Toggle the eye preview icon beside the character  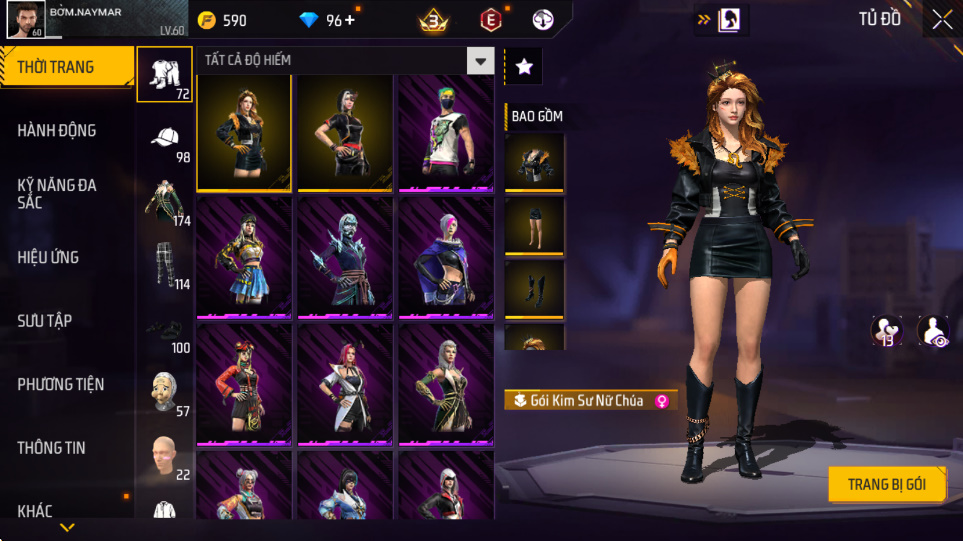[x=933, y=331]
